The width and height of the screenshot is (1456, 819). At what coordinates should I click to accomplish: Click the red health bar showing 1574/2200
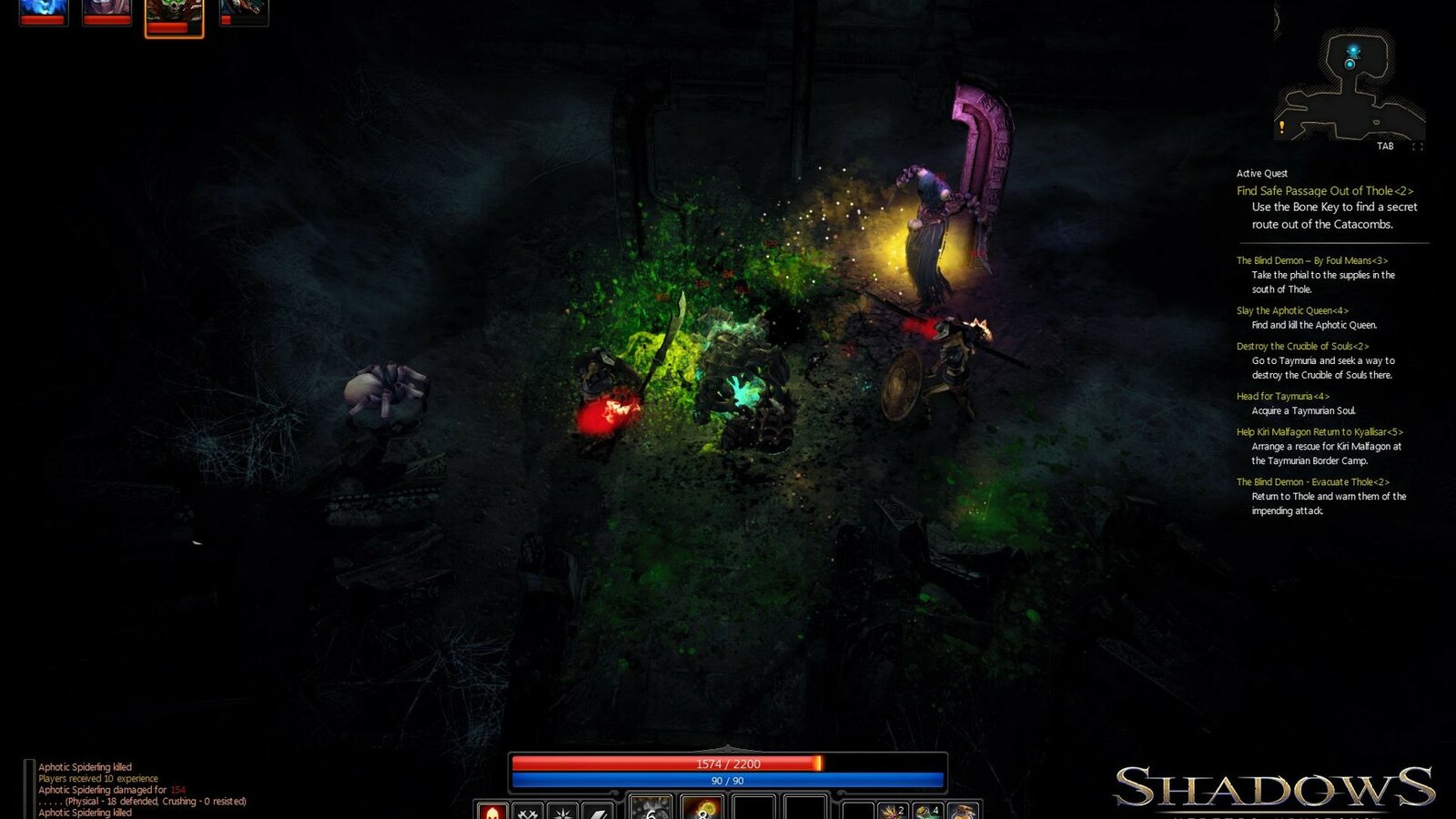point(728,764)
